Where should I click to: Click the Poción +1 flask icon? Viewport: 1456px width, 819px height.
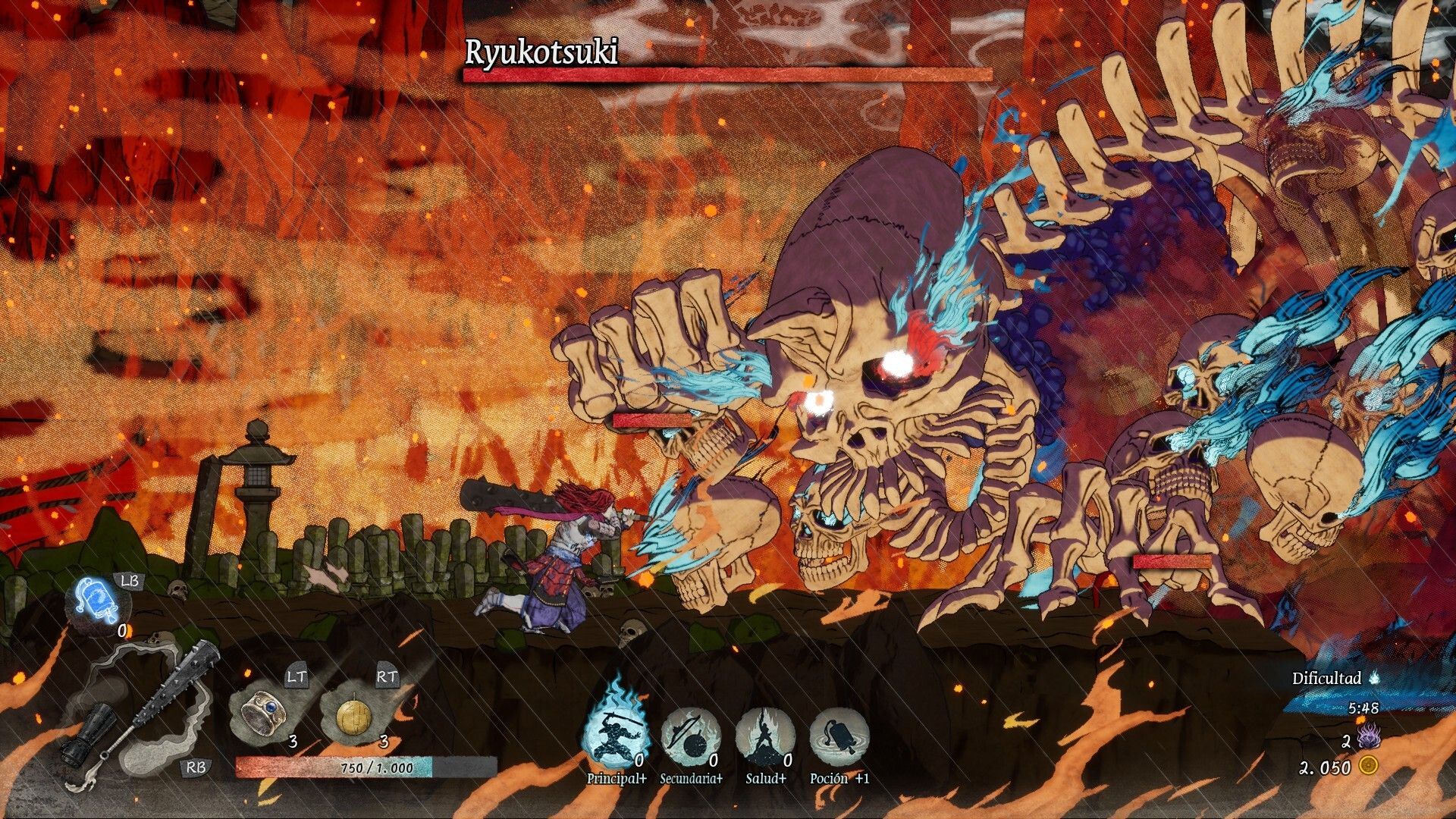(839, 735)
